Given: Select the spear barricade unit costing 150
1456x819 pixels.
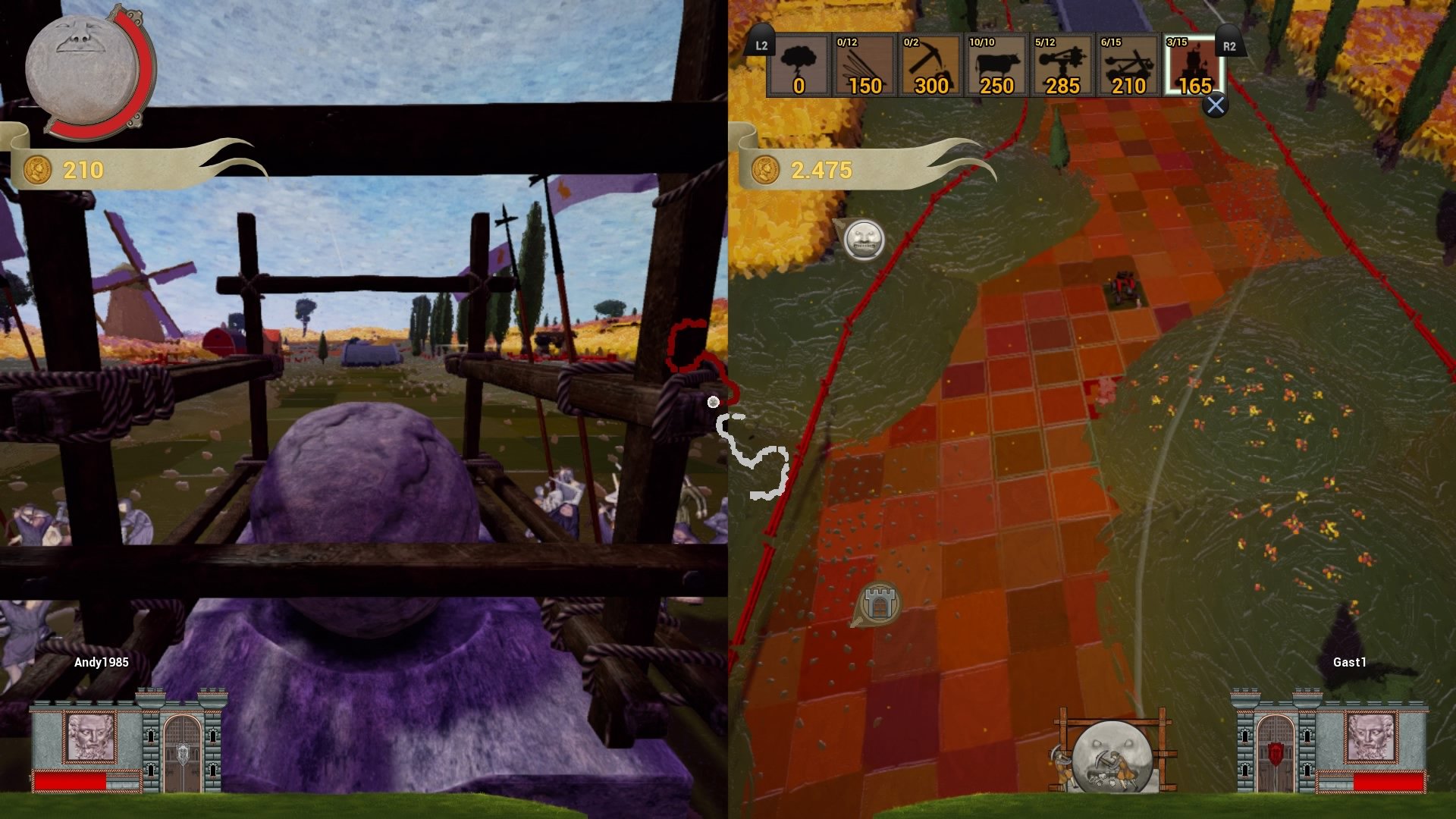Looking at the screenshot, I should click(x=865, y=67).
